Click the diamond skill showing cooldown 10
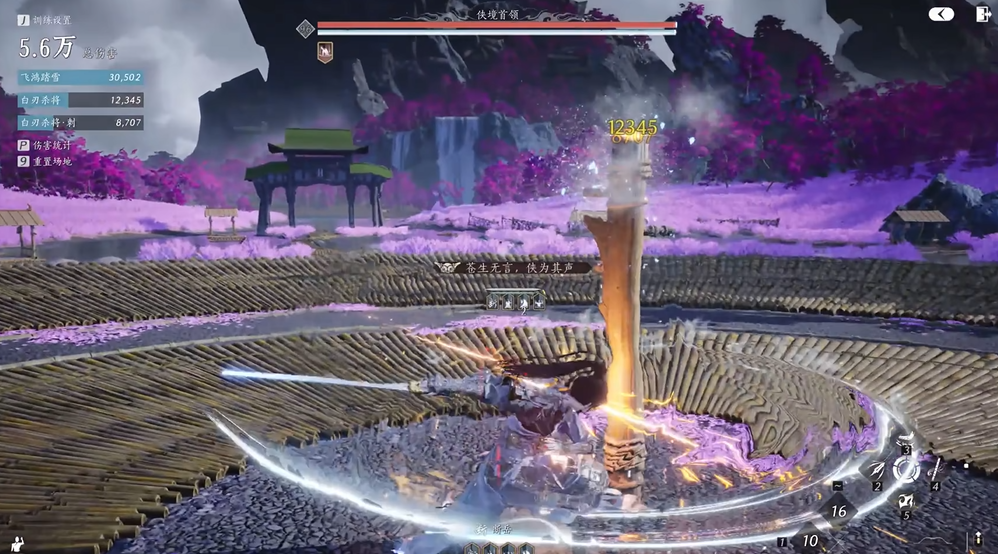This screenshot has height=554, width=998. click(x=810, y=540)
